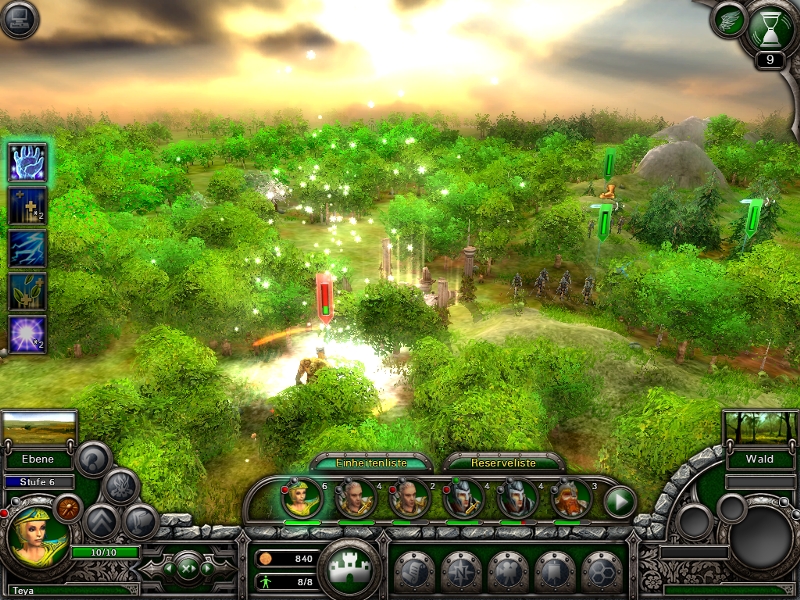Cast the glowing hand spell
This screenshot has width=800, height=600.
click(x=27, y=162)
